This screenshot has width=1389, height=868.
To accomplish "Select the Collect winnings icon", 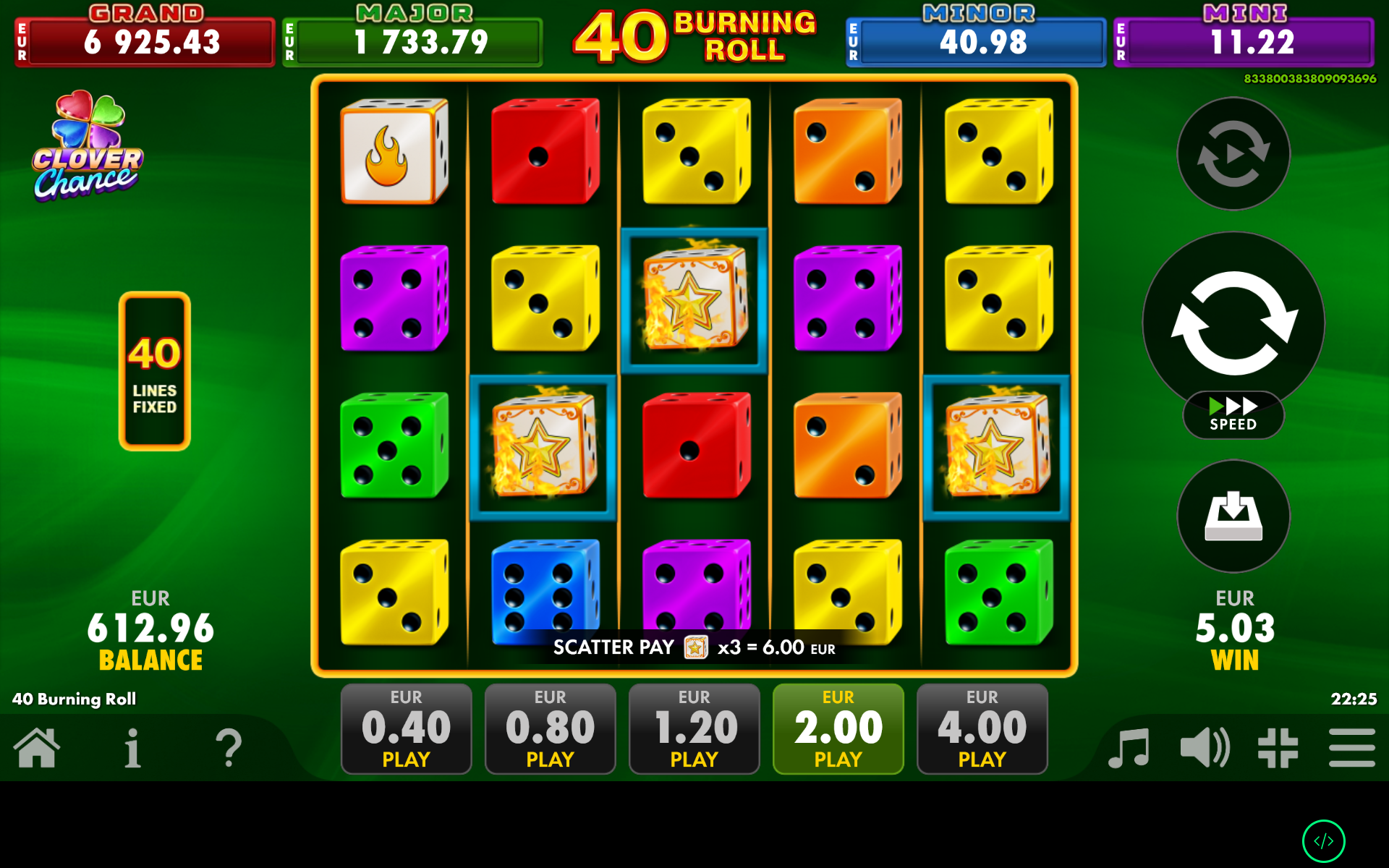I will (x=1232, y=516).
